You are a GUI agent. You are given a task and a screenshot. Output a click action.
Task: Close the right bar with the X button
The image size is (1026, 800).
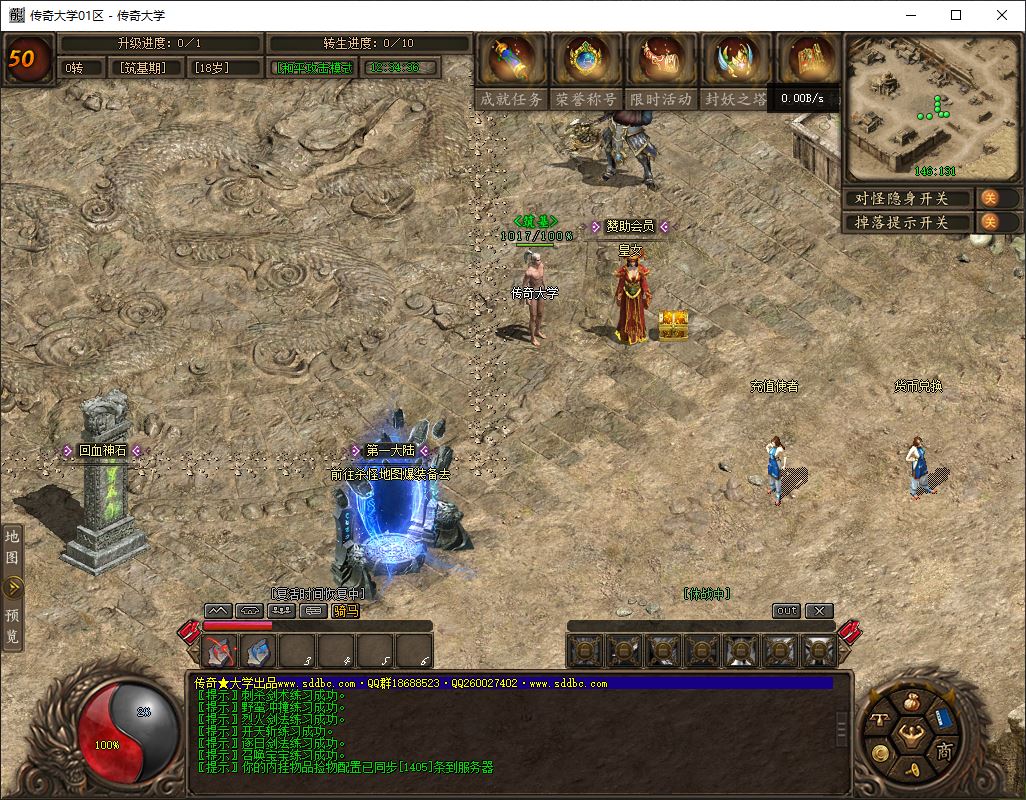(819, 610)
